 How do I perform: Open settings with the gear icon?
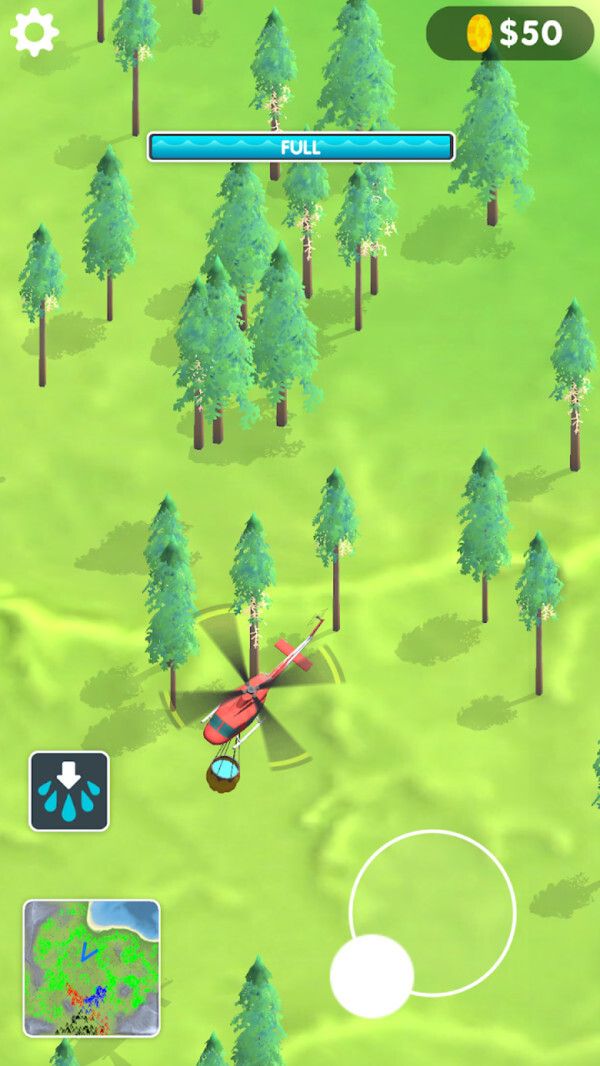[34, 33]
